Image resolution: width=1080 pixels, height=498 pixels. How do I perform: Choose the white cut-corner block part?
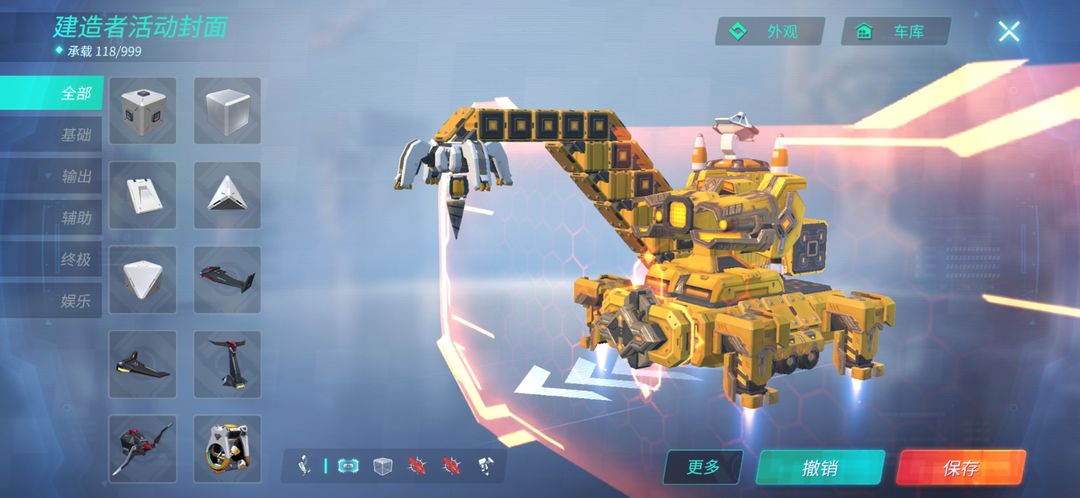(142, 279)
